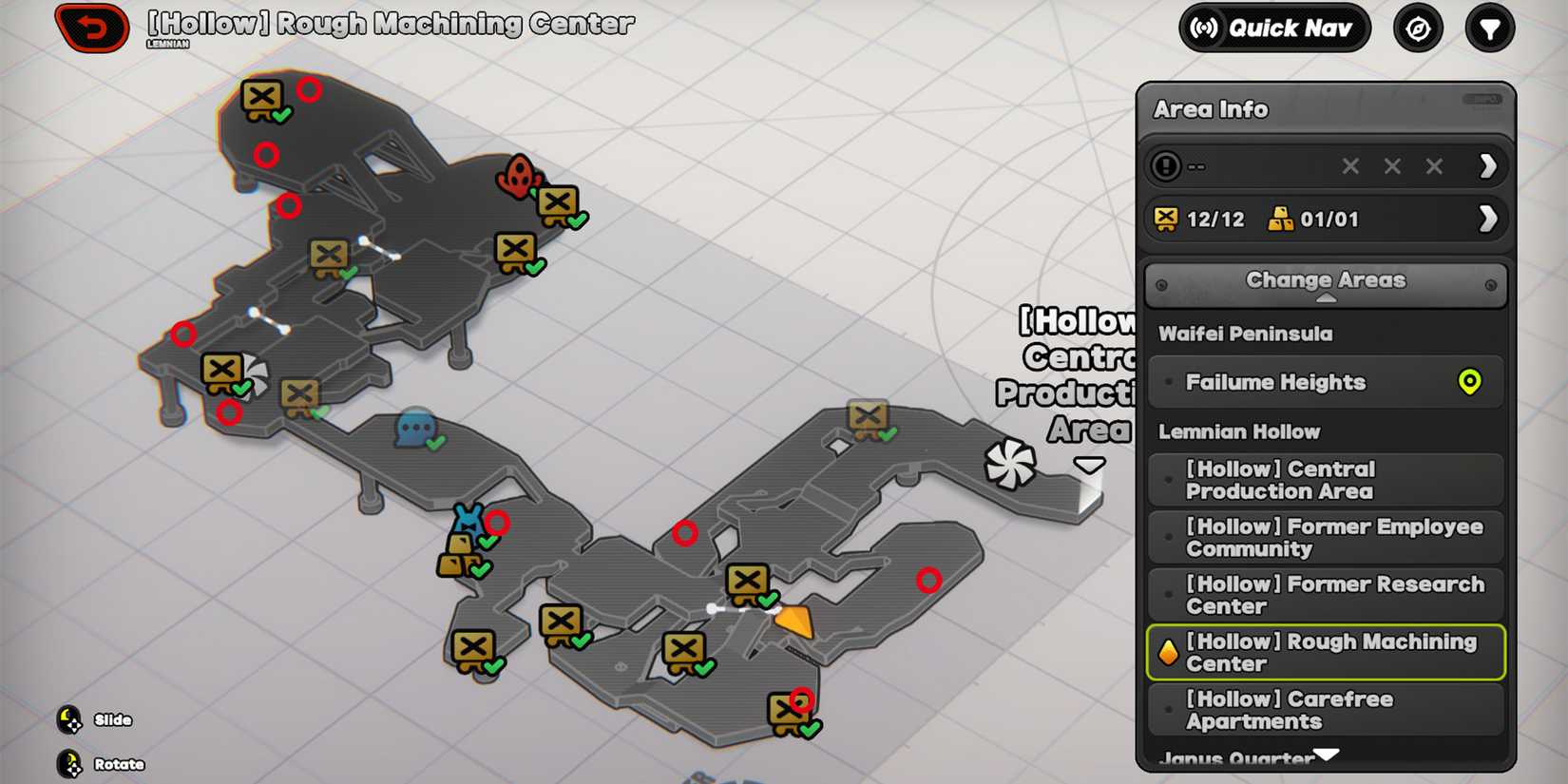Expand the 12/12 chest progress chevron
The image size is (1568, 784).
[x=1487, y=219]
